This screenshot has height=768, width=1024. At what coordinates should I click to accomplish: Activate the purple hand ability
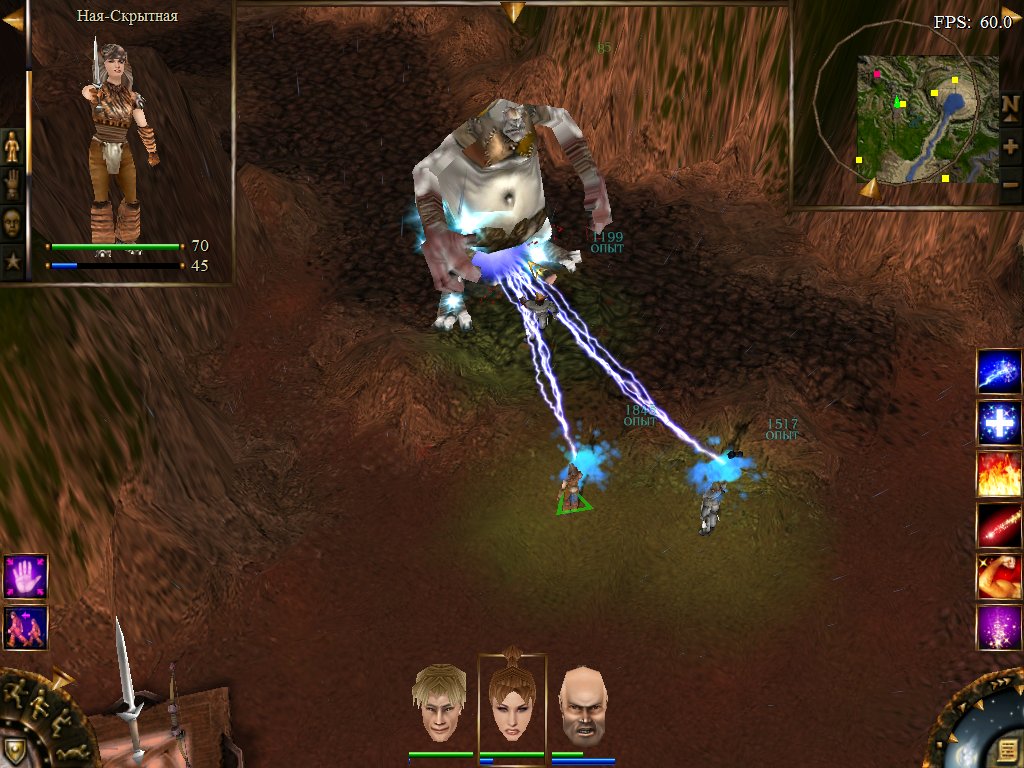[x=25, y=576]
